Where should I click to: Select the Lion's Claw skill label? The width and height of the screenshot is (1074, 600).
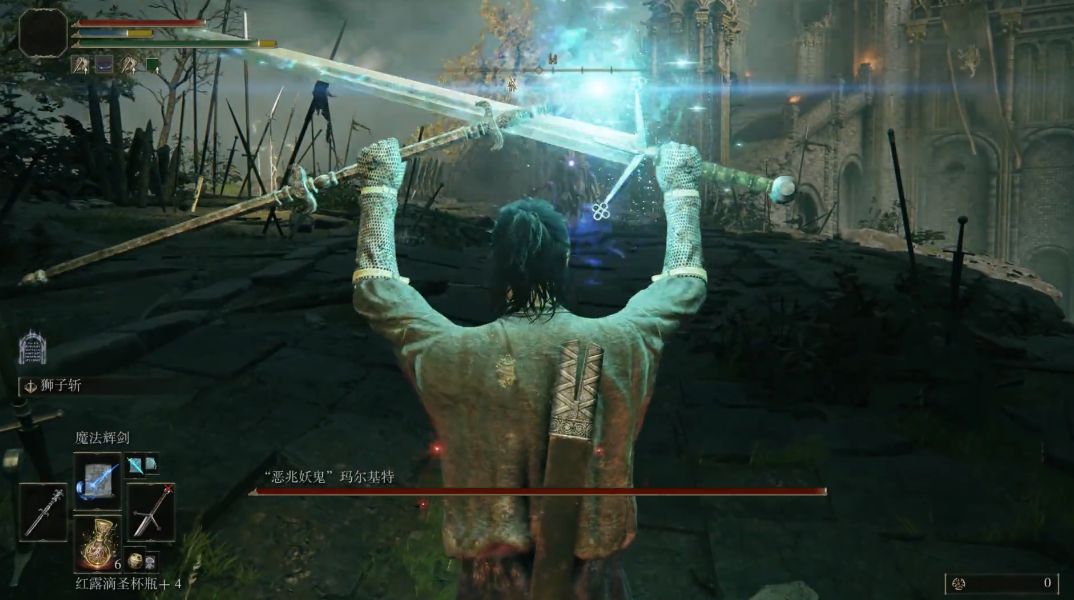(60, 386)
